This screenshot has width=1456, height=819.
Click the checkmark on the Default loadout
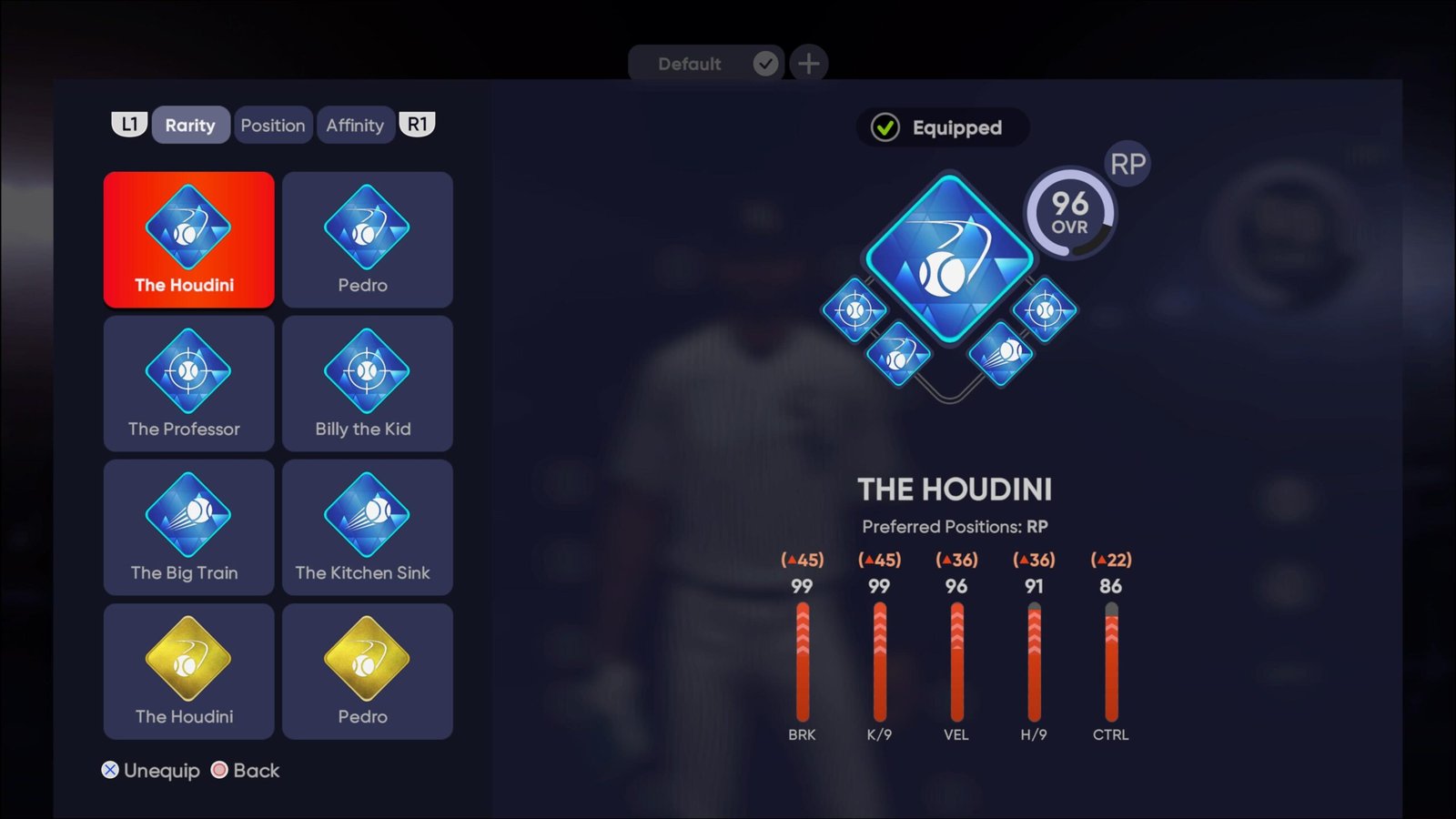point(765,64)
